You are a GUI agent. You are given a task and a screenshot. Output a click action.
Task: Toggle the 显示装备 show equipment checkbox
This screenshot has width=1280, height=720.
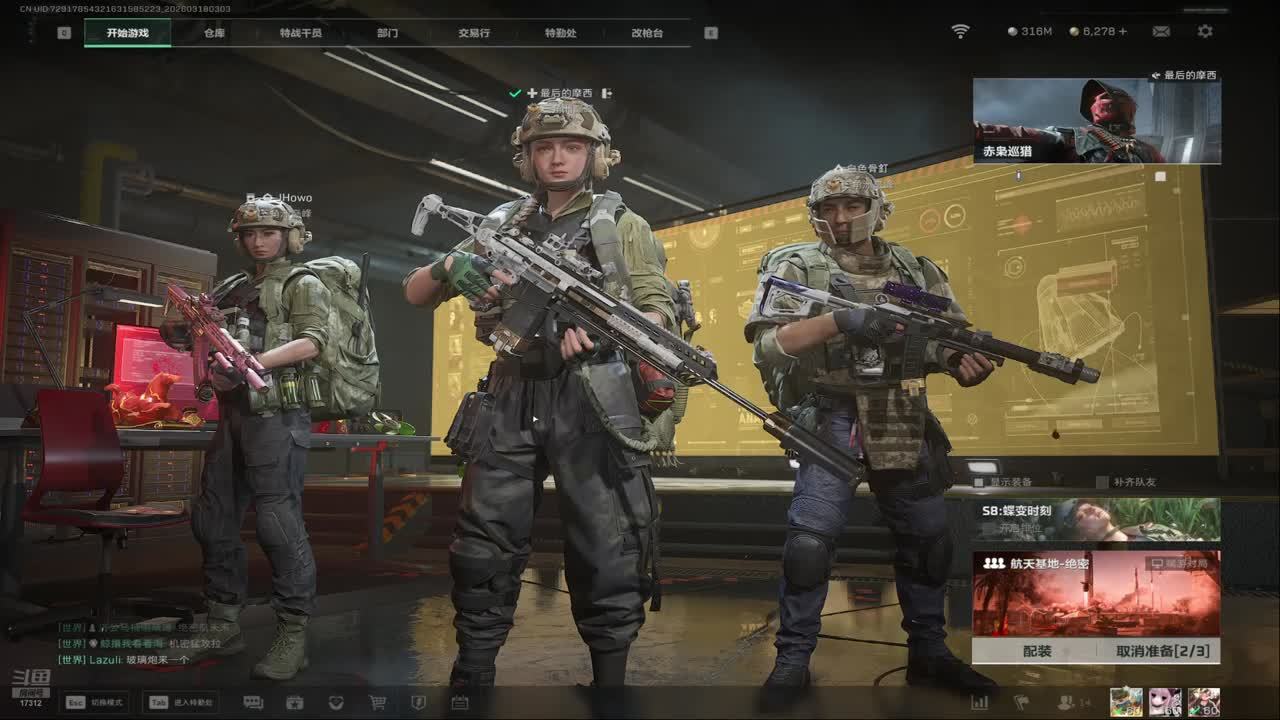point(979,482)
